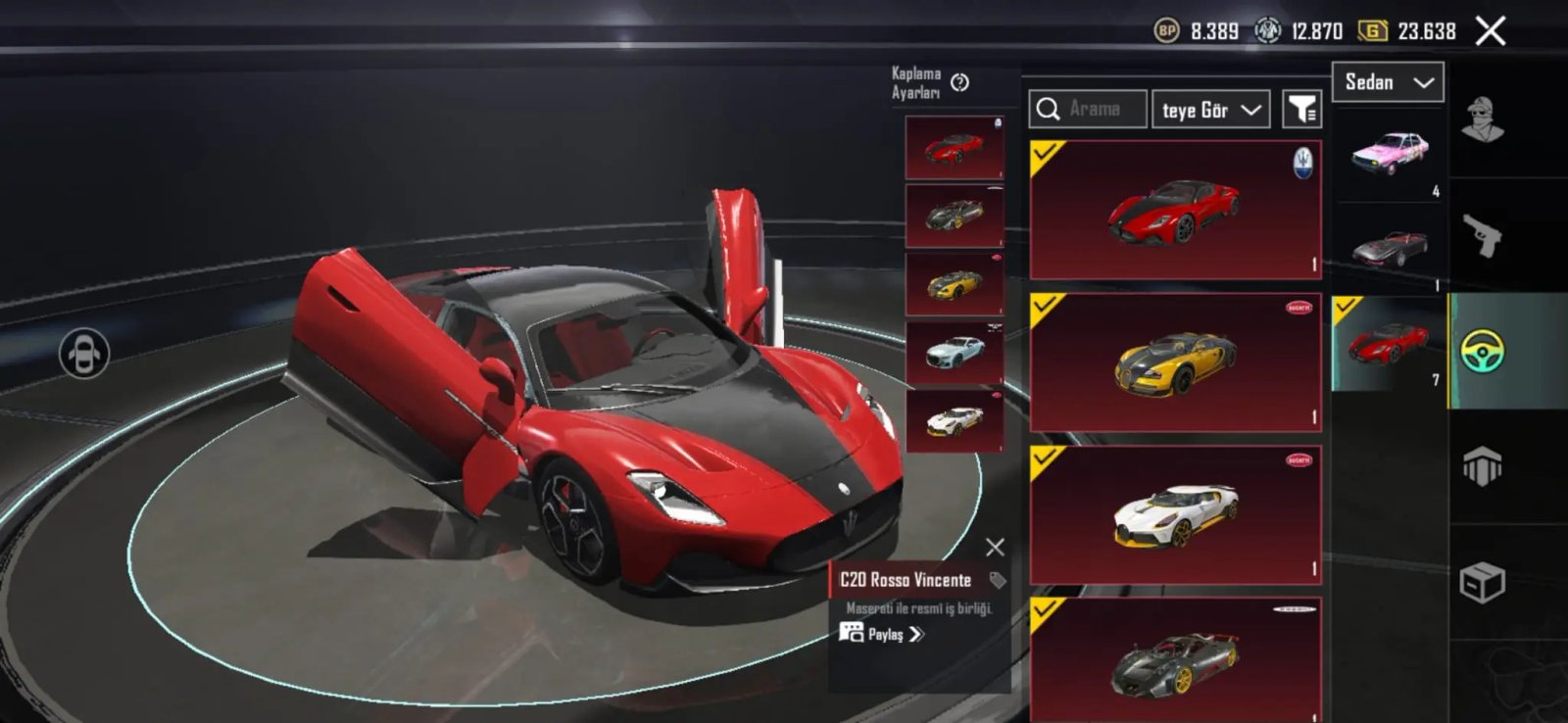The height and width of the screenshot is (723, 1568).
Task: Open the sort order dropdown
Action: tap(1210, 110)
